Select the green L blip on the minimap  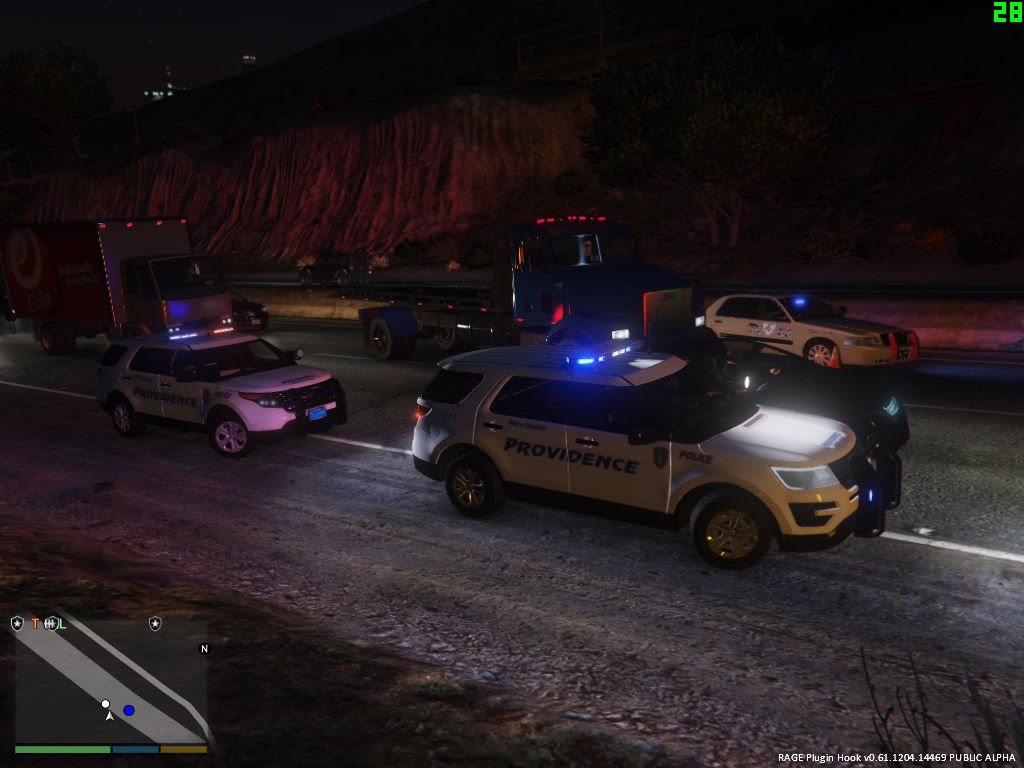62,624
